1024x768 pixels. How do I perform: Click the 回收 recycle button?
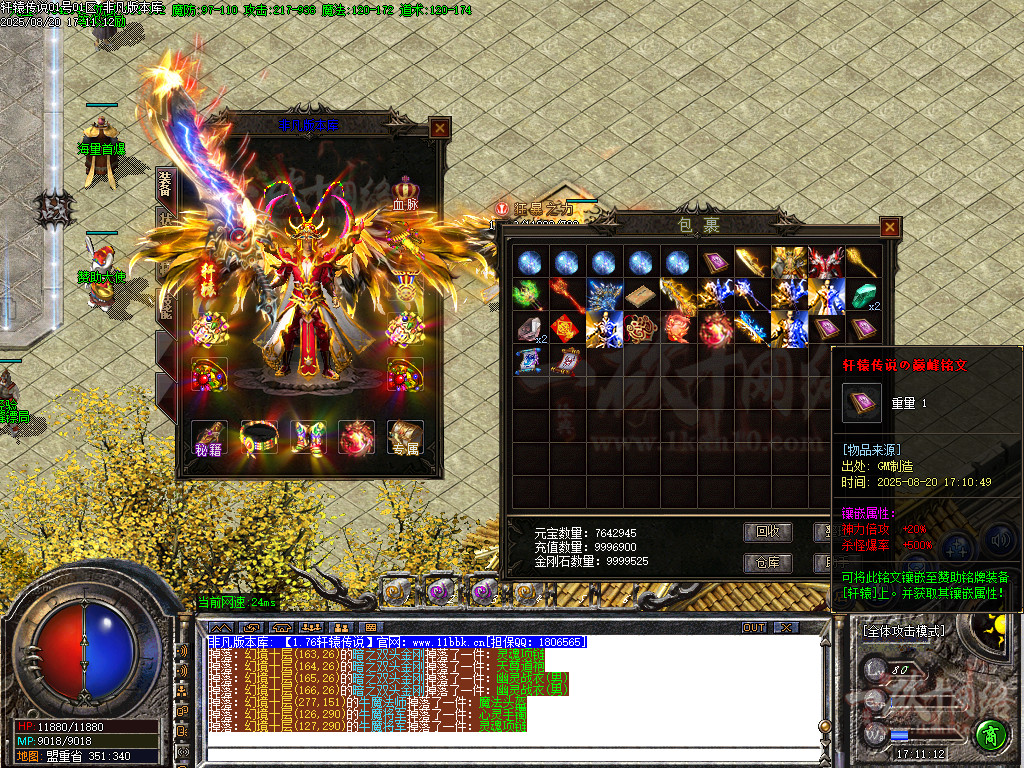coord(767,531)
